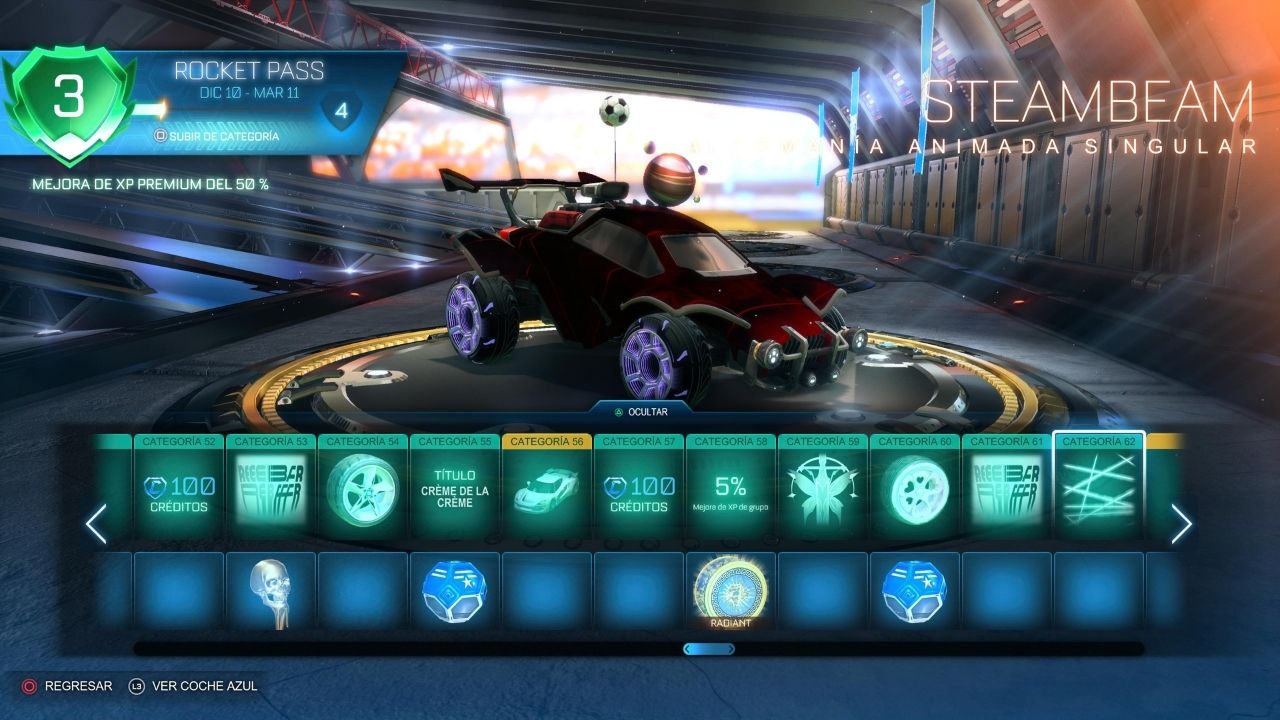Show later tiers with the right arrow
The height and width of the screenshot is (720, 1280).
point(1182,524)
